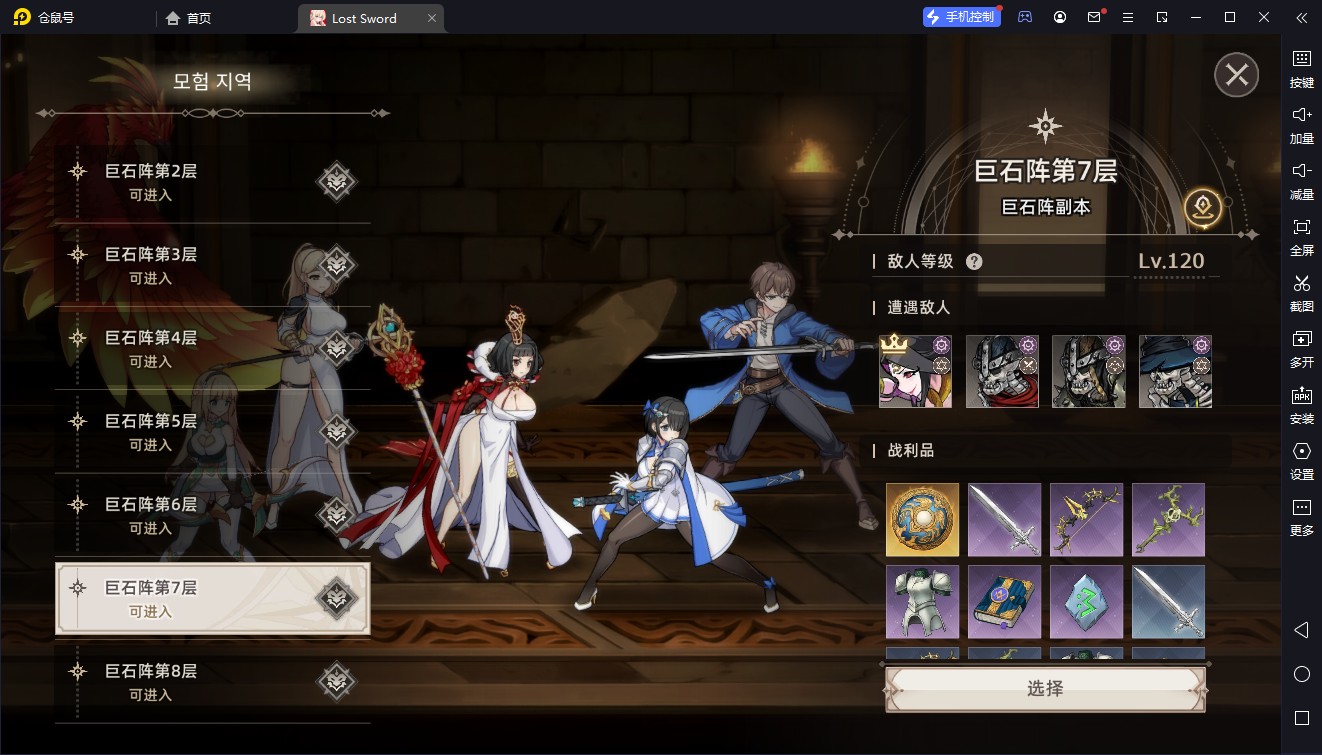Select the green armor loot item

[x=922, y=602]
